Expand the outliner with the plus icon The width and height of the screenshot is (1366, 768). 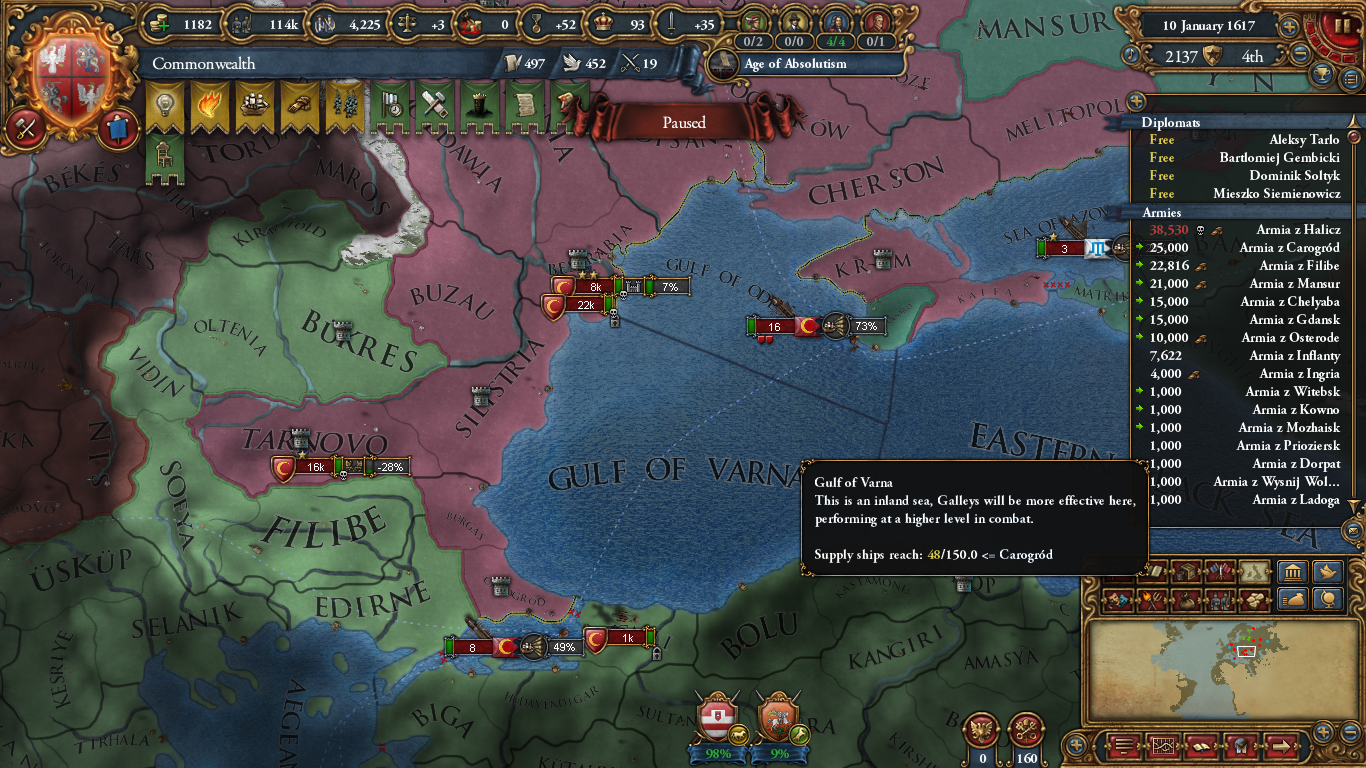coord(1135,101)
